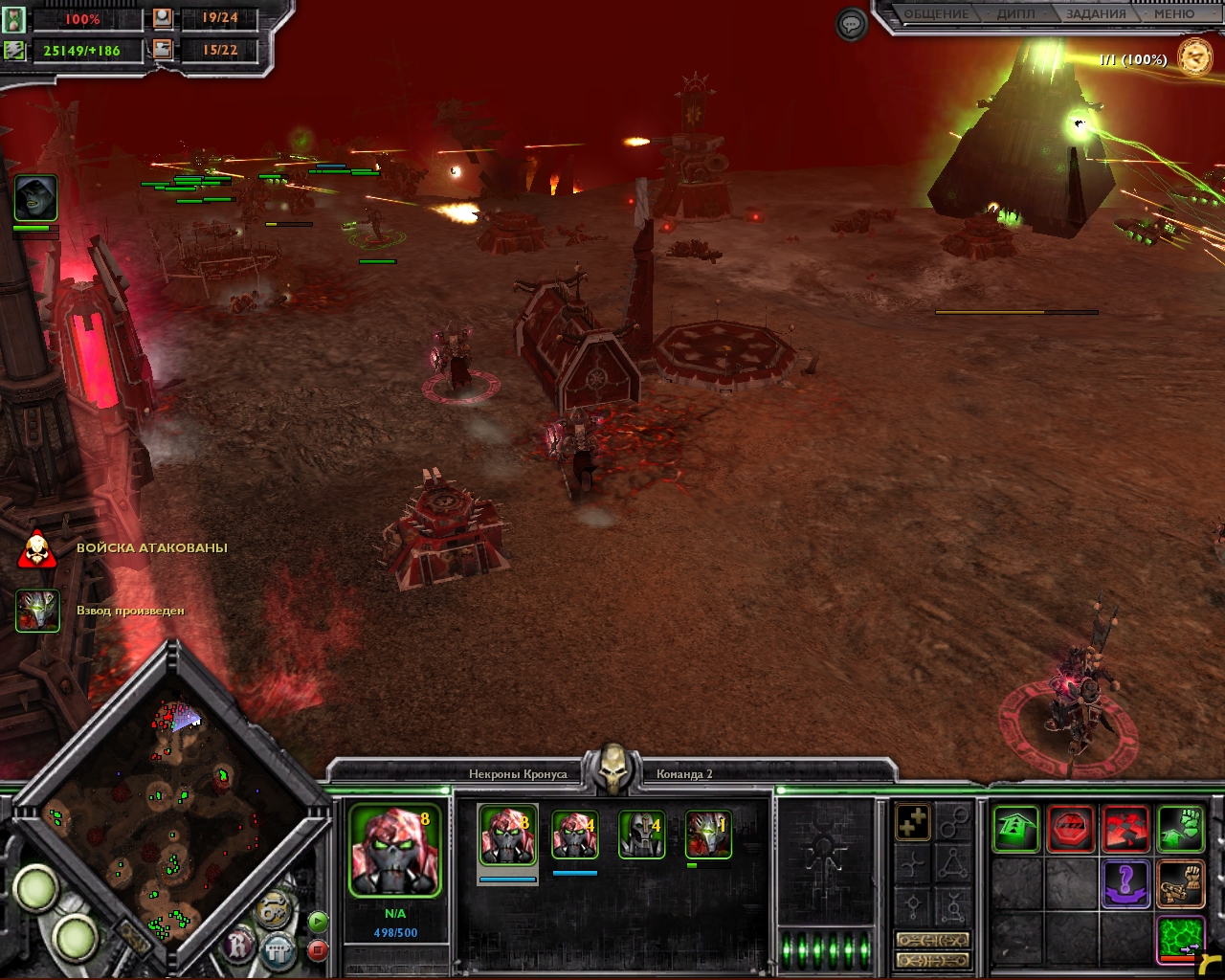This screenshot has height=980, width=1225.
Task: Open the ОБЩЕНИЕ chat panel
Action: click(936, 14)
